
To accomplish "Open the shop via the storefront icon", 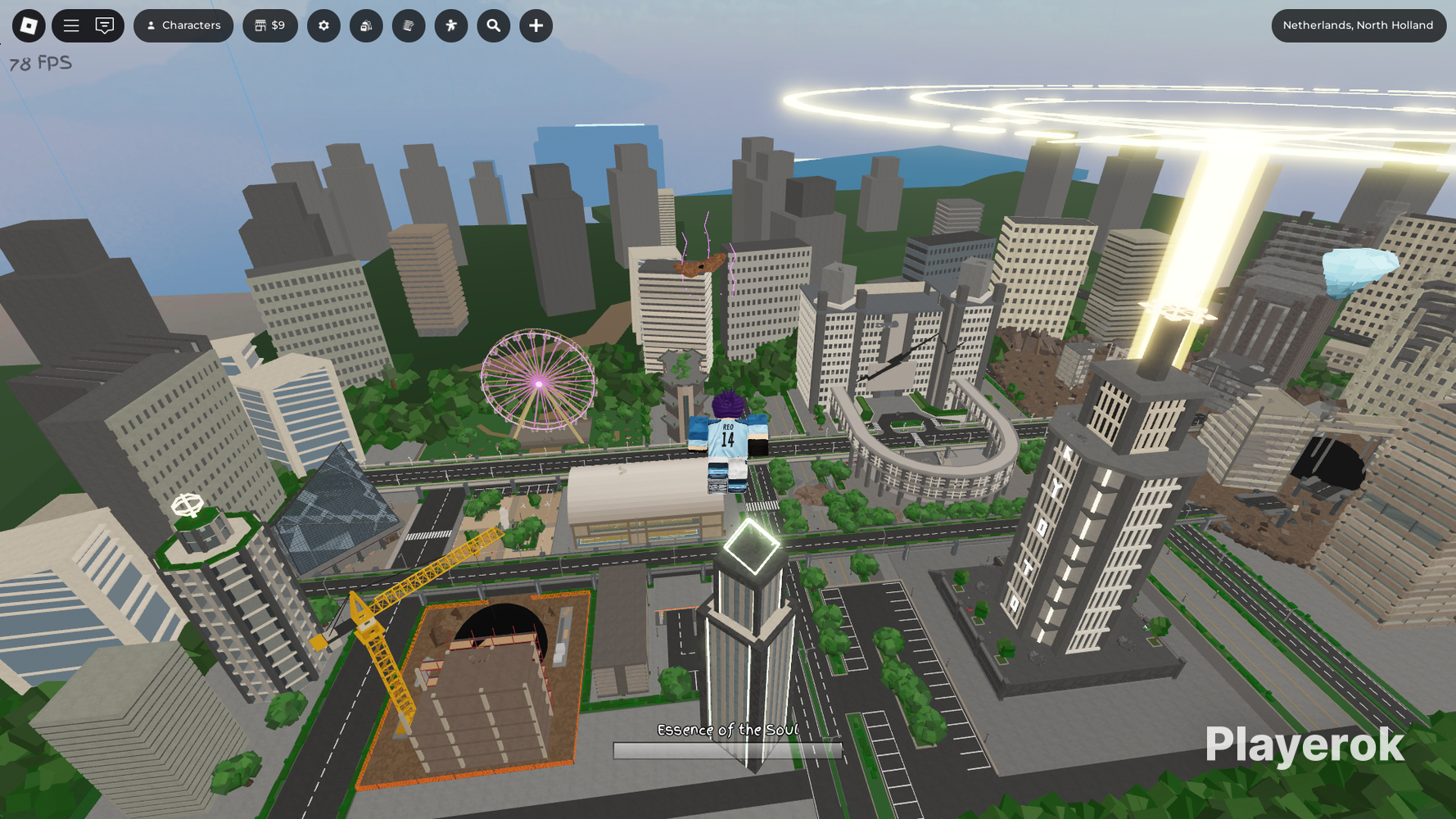I will tap(260, 25).
